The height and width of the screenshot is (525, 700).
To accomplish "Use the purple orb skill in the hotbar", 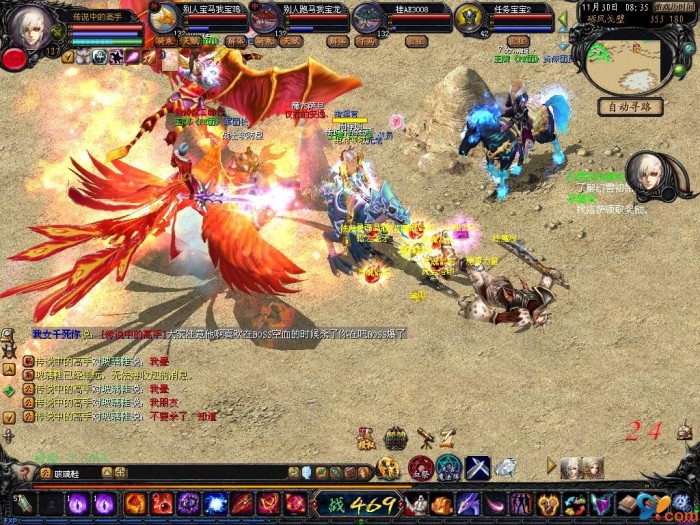I will (x=77, y=504).
